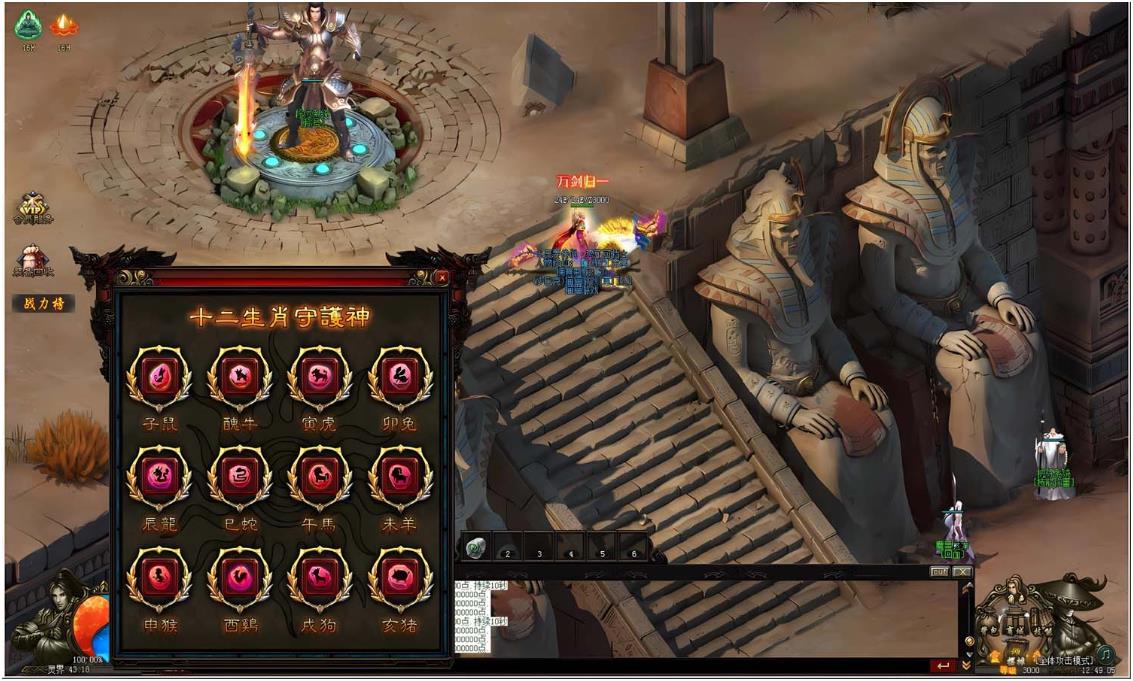Choose the 酉鷄 rooster guardian

tap(239, 578)
